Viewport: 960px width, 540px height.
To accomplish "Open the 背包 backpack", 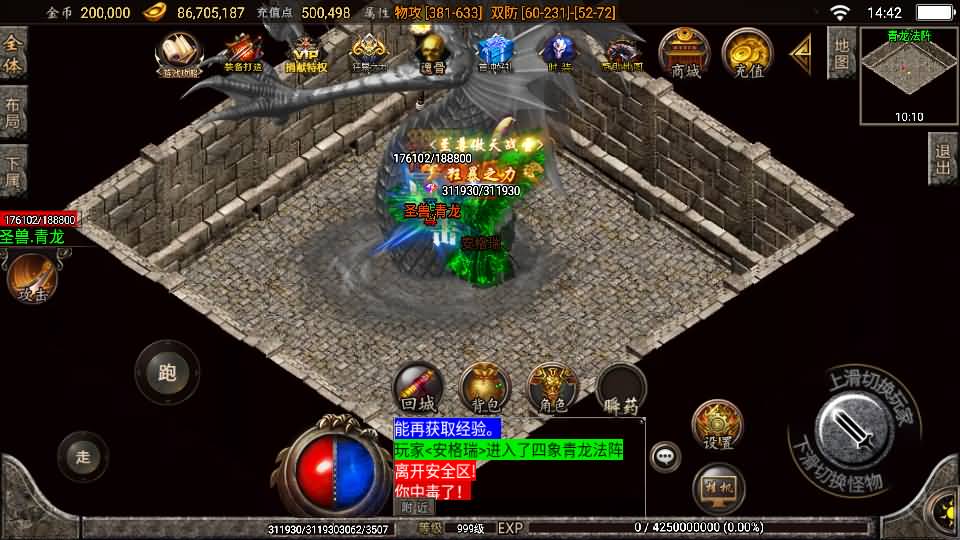I will pos(485,388).
